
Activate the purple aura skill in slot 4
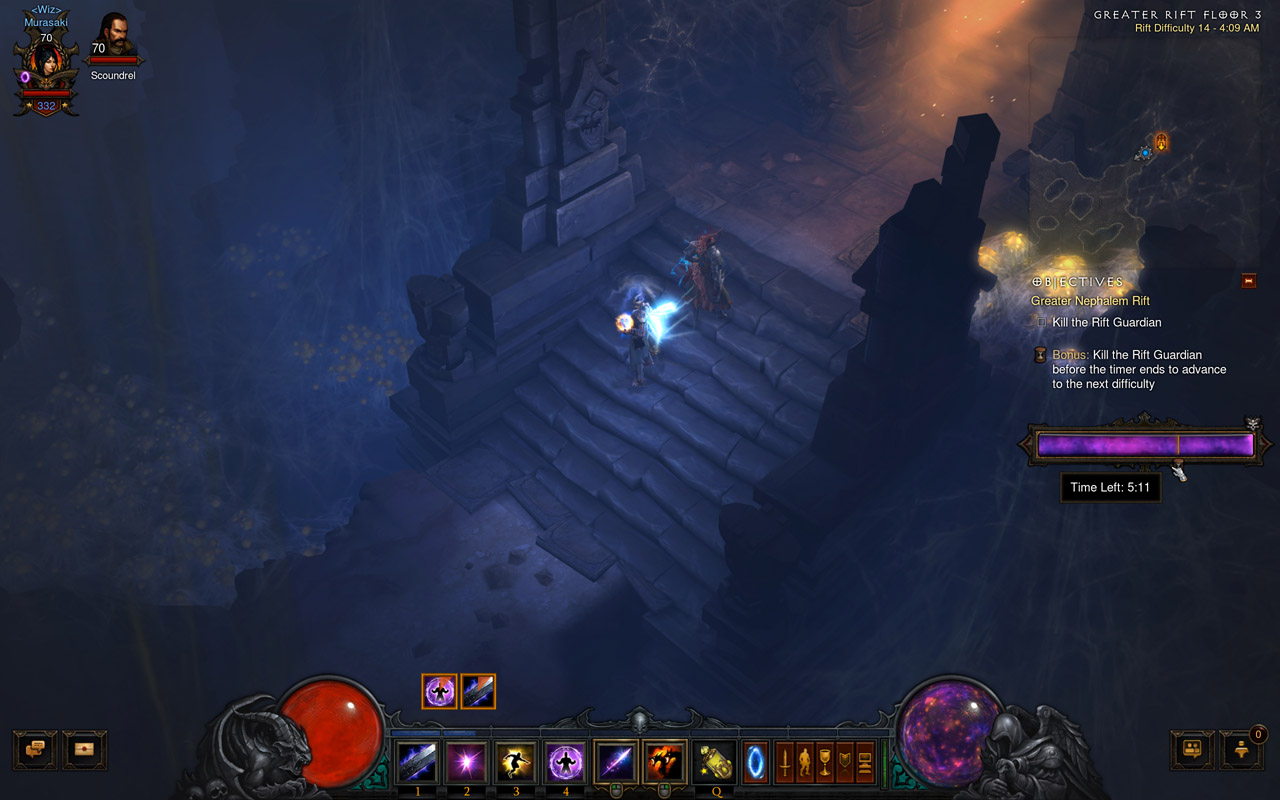pos(565,762)
